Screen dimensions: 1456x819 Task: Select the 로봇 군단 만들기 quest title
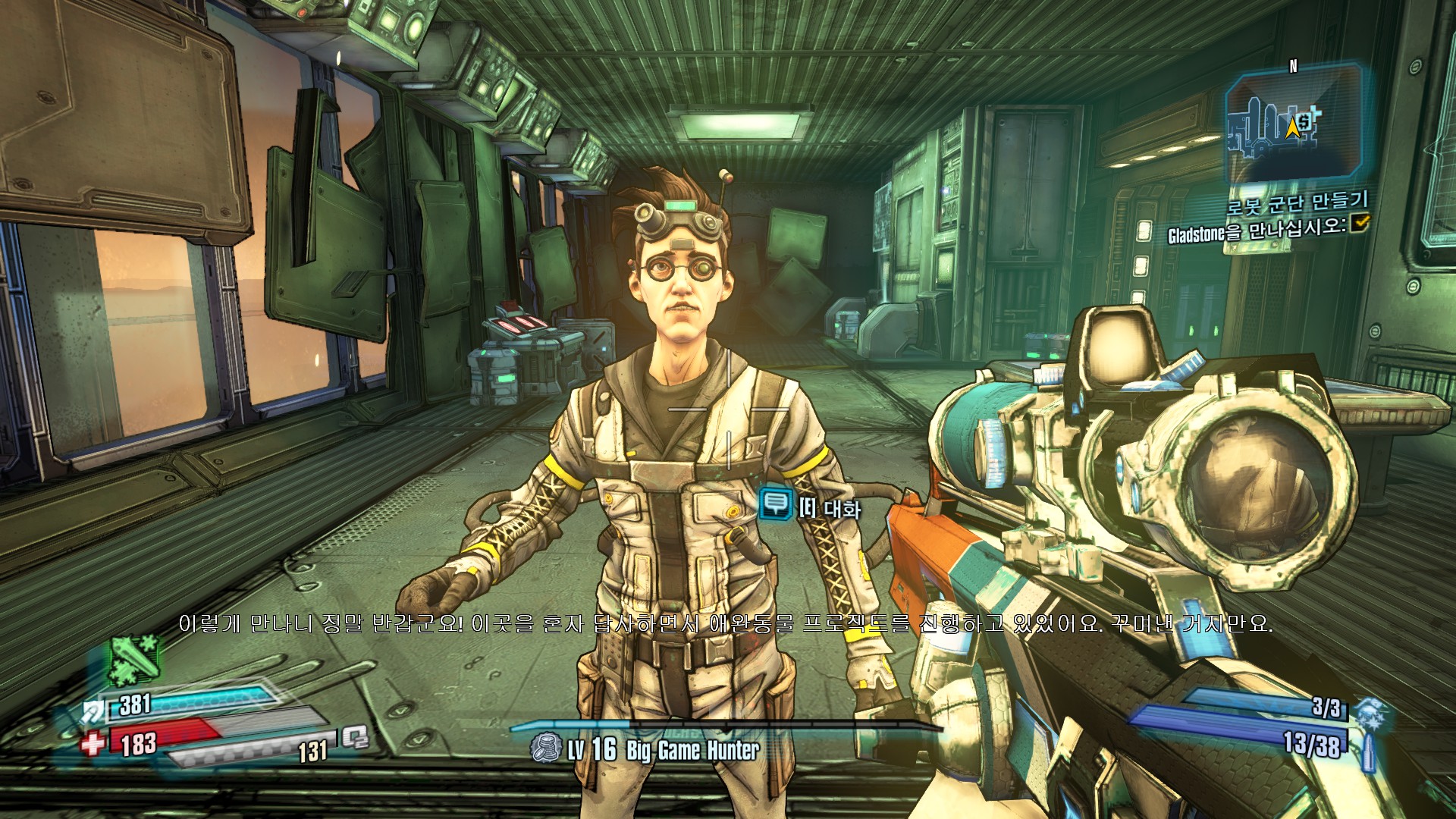pos(1298,202)
